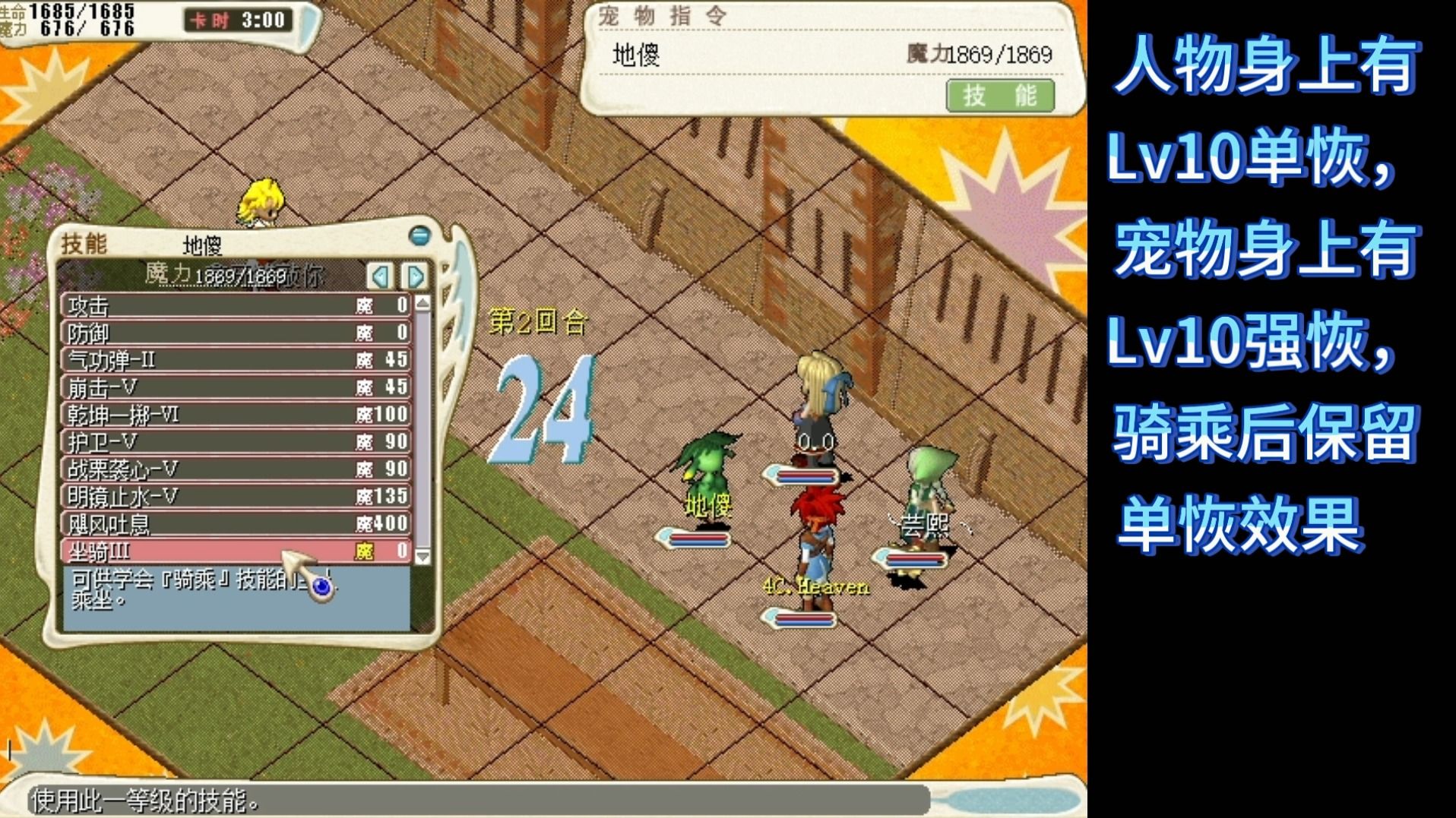The image size is (1456, 818).
Task: Activate the 护卫-V skill
Action: pos(236,442)
